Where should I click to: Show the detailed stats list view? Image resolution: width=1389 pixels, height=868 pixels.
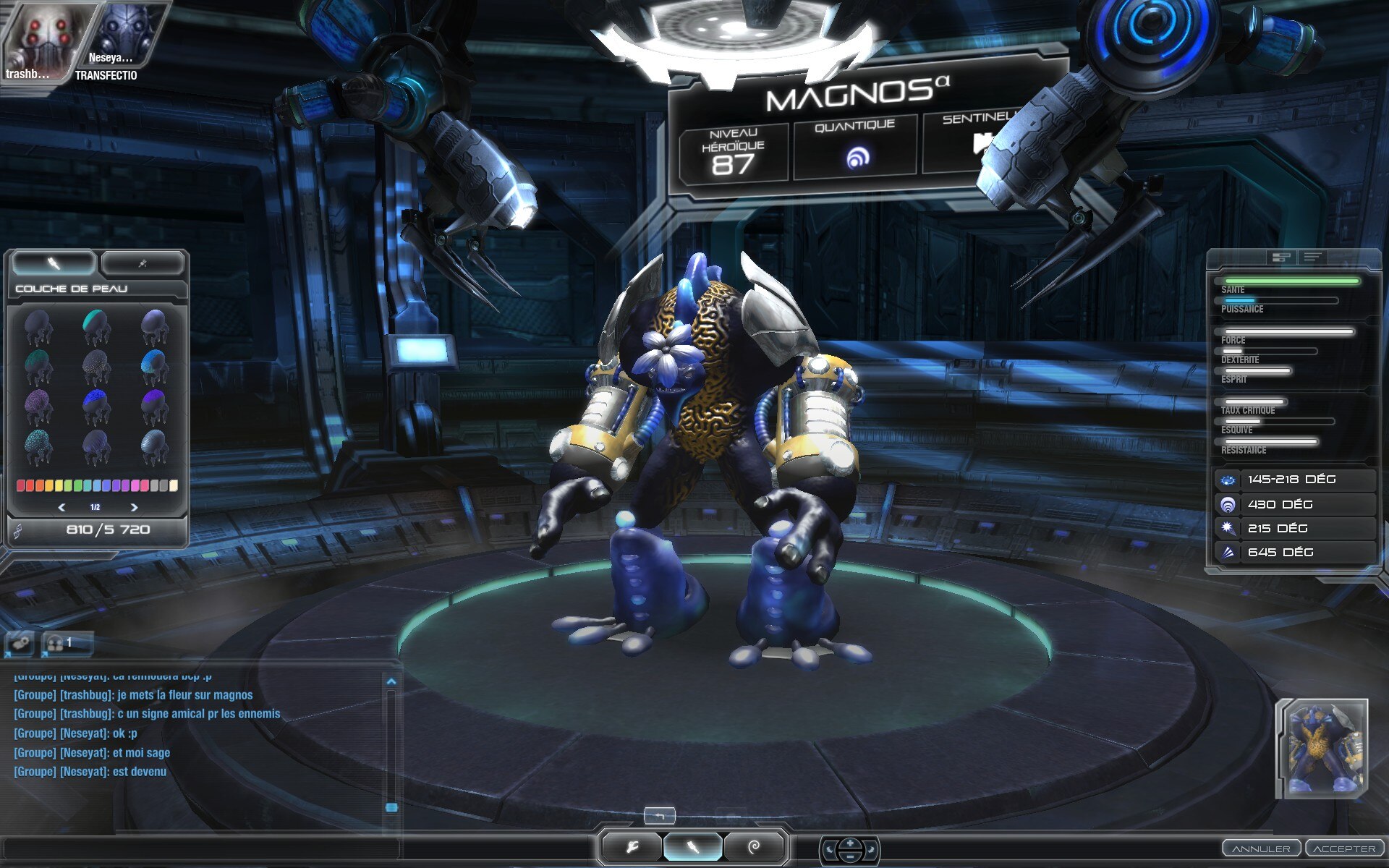[x=1313, y=257]
